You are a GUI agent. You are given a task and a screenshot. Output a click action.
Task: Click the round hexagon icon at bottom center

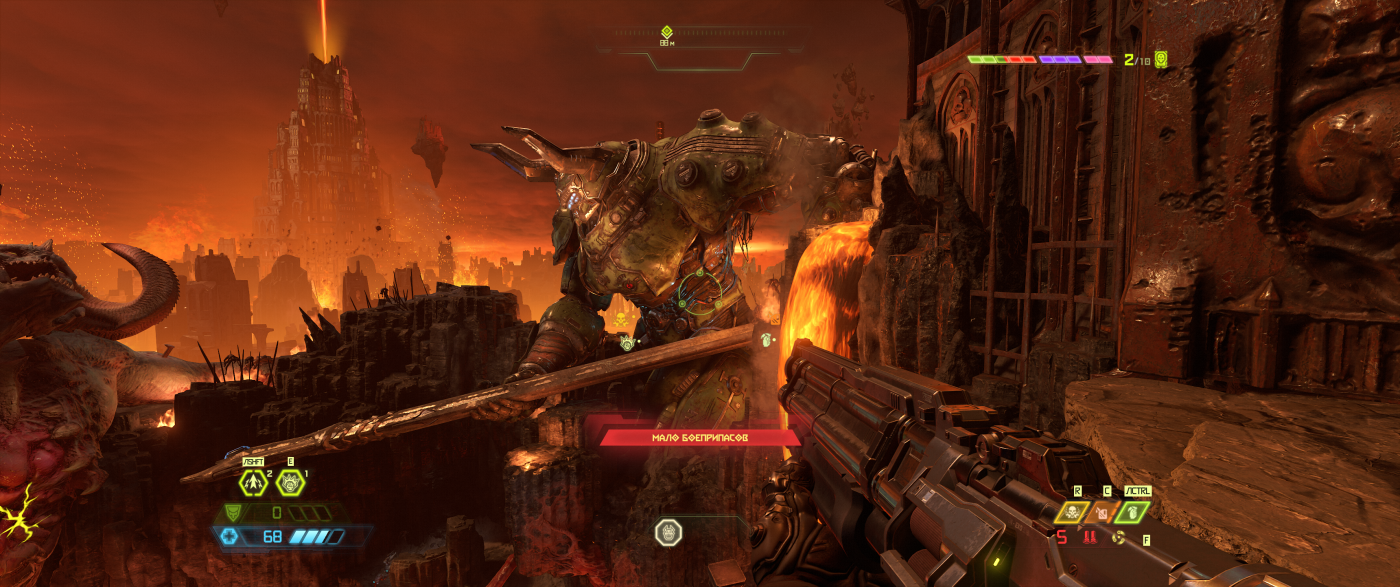click(x=668, y=532)
